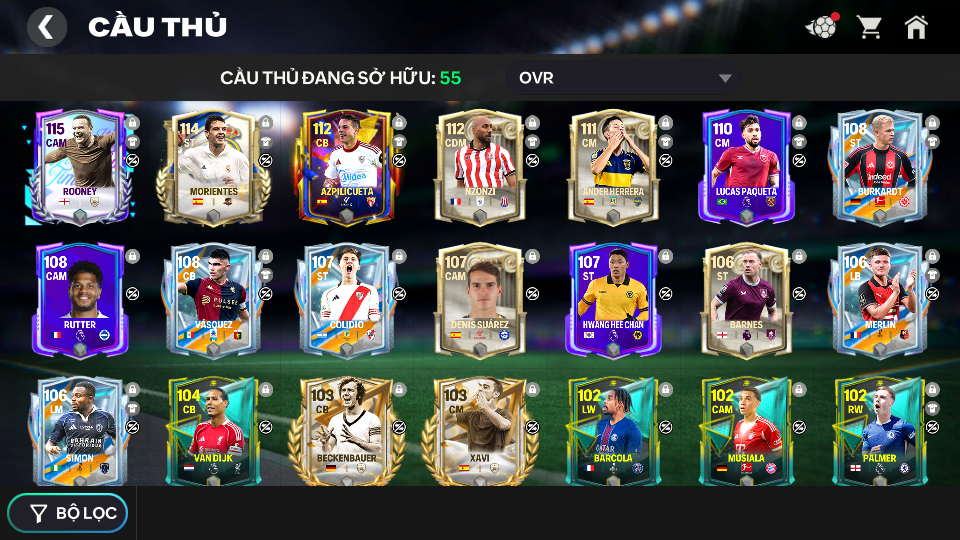The width and height of the screenshot is (960, 540).
Task: Open the Rutter player card
Action: pos(80,299)
